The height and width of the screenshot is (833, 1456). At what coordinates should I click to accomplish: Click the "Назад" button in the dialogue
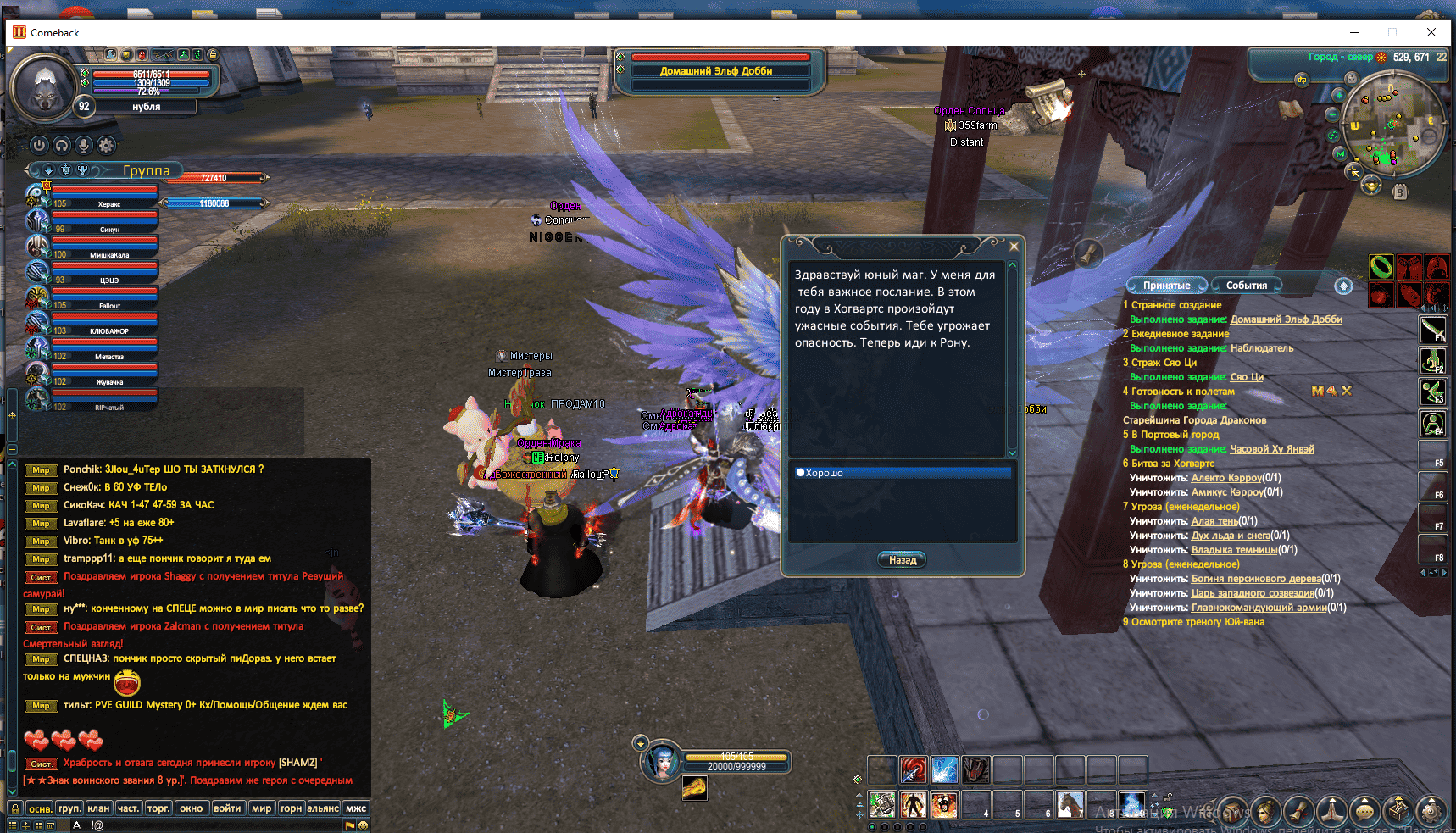click(x=902, y=560)
